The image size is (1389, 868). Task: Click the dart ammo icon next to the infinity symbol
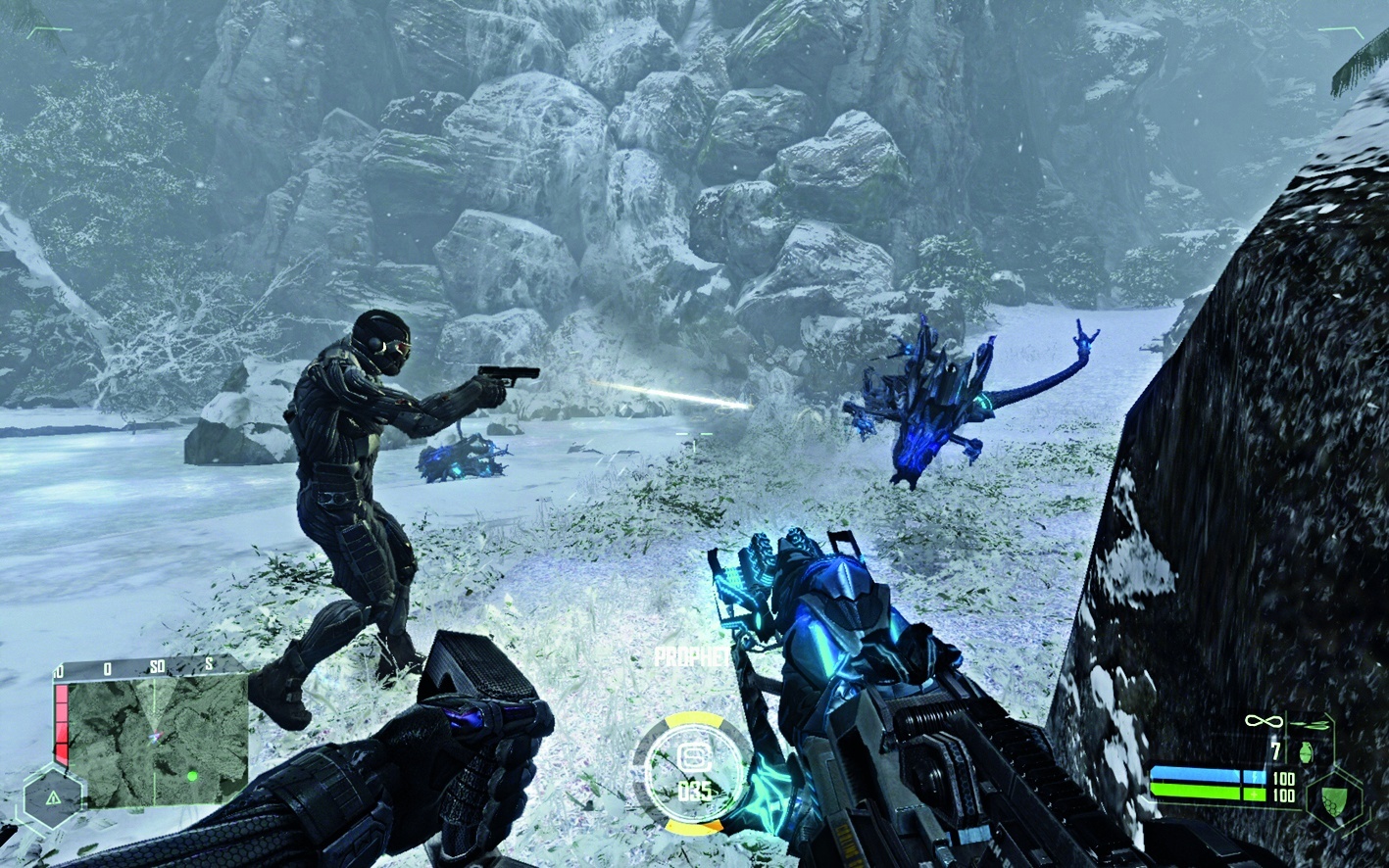click(x=1311, y=725)
